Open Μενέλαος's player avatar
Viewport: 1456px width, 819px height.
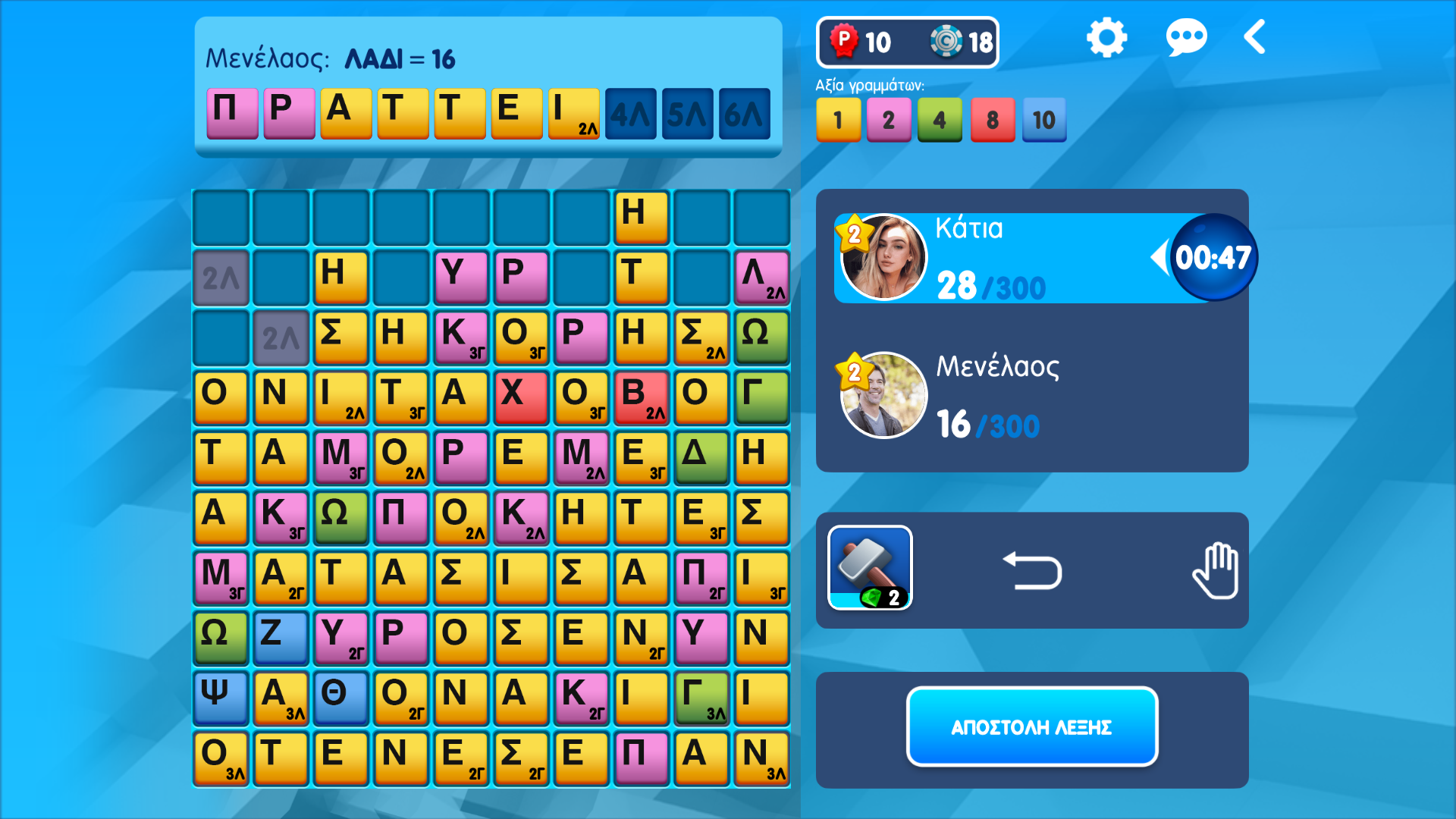tap(883, 394)
